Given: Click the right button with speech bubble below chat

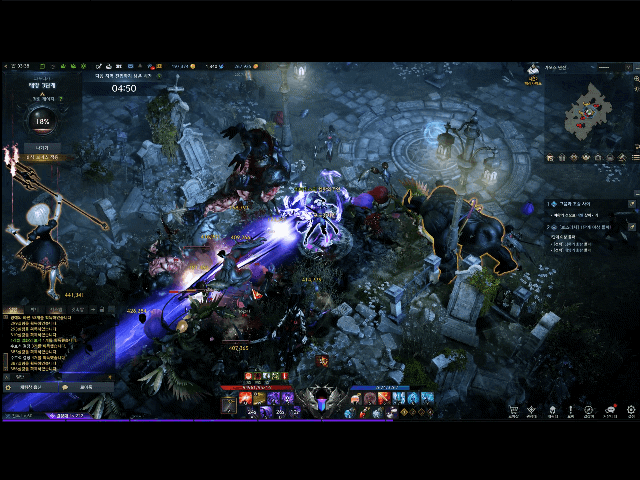Looking at the screenshot, I should click(x=85, y=387).
